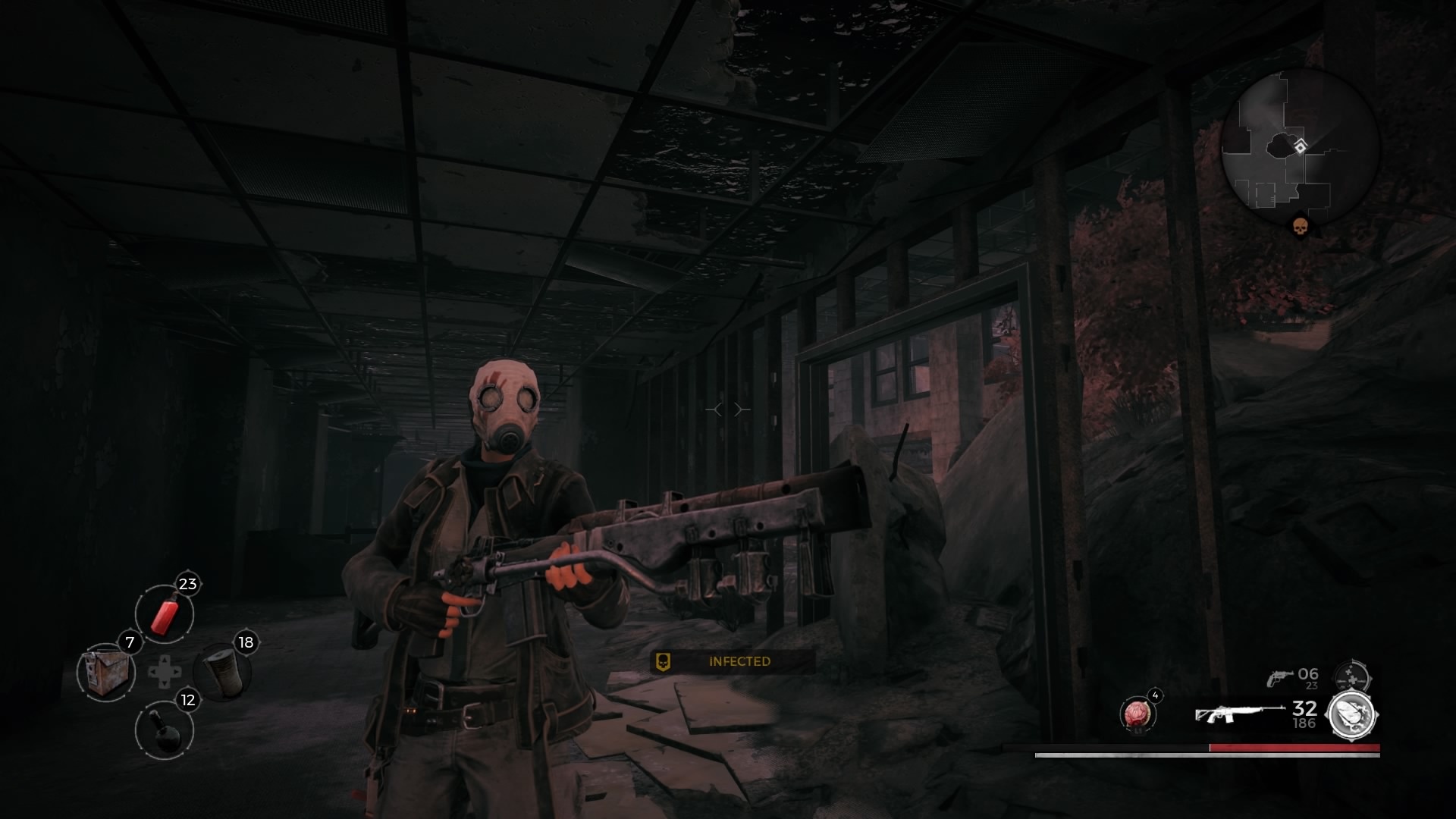Image resolution: width=1456 pixels, height=819 pixels.
Task: Switch to the revolver sidearm icon
Action: point(1280,677)
